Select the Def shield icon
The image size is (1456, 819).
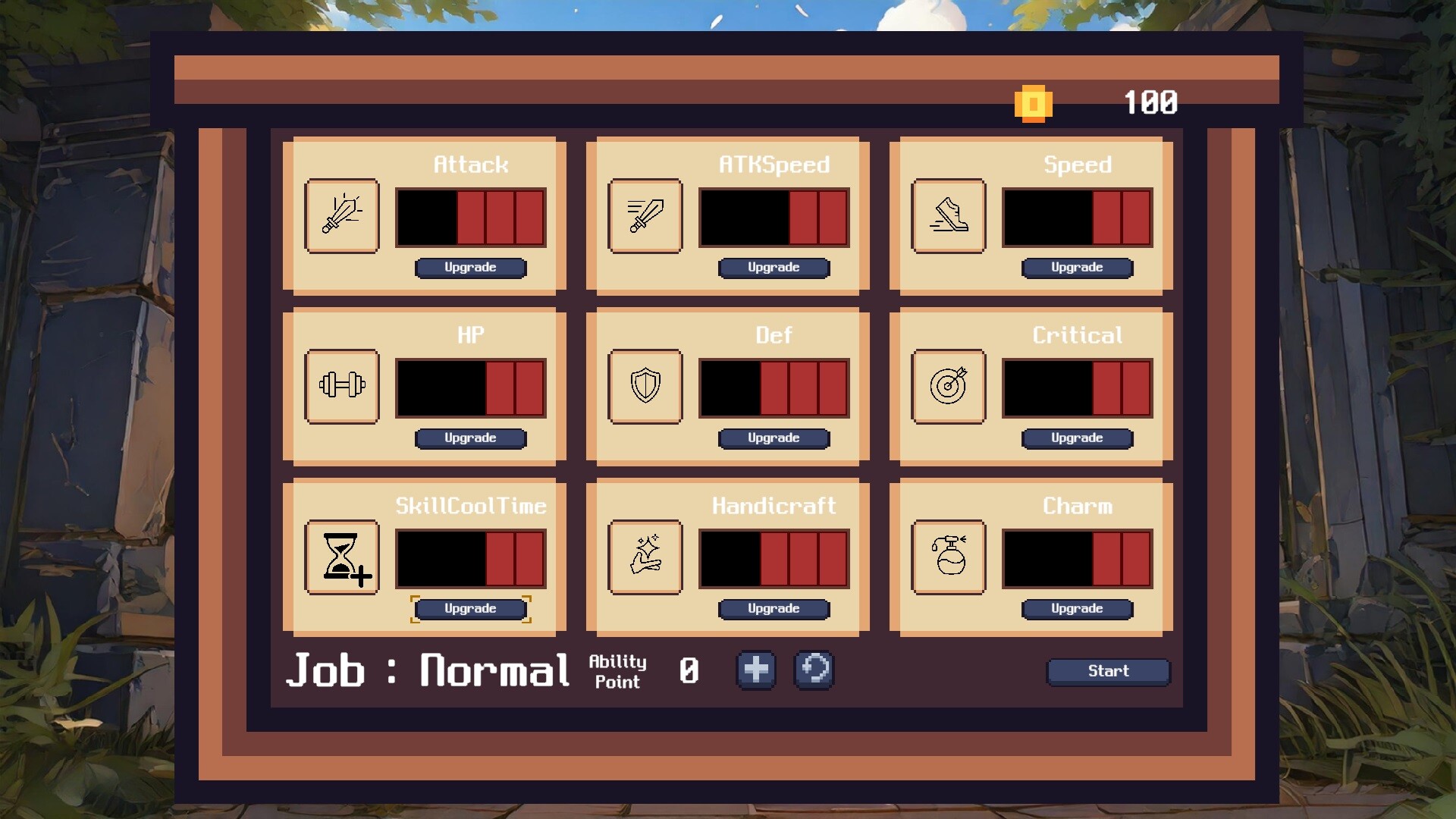645,387
